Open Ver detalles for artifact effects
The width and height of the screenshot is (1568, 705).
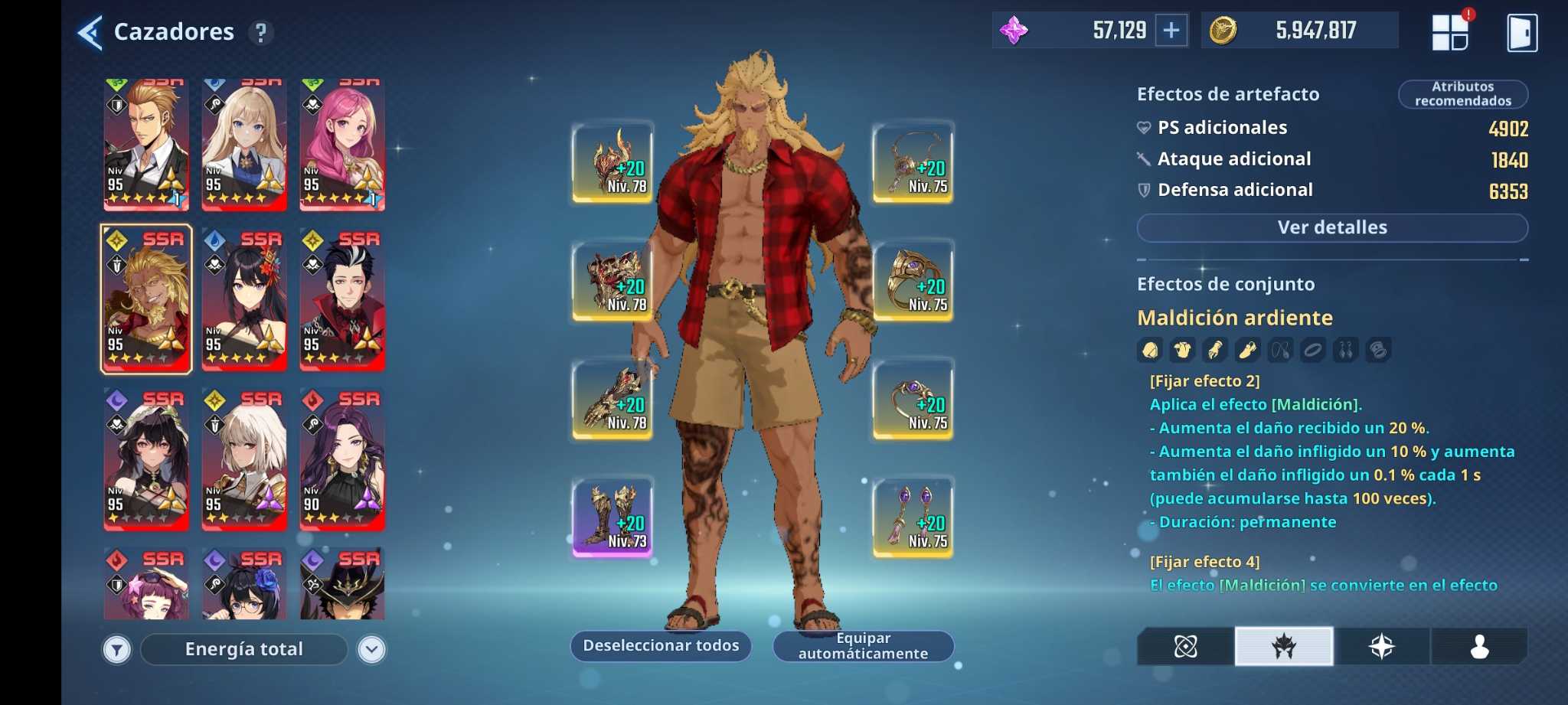1331,227
